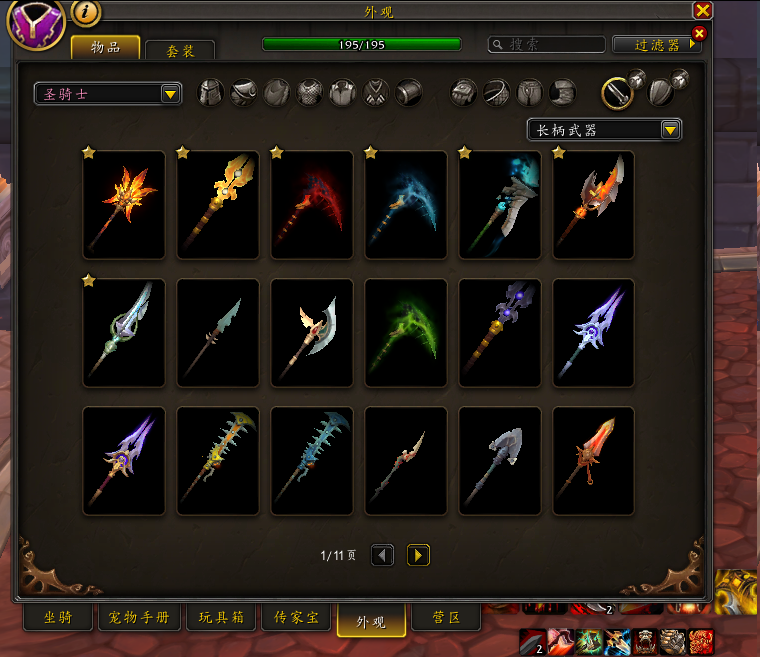Switch to the 宠物手册 pet journal tab
760x657 pixels.
[x=140, y=618]
